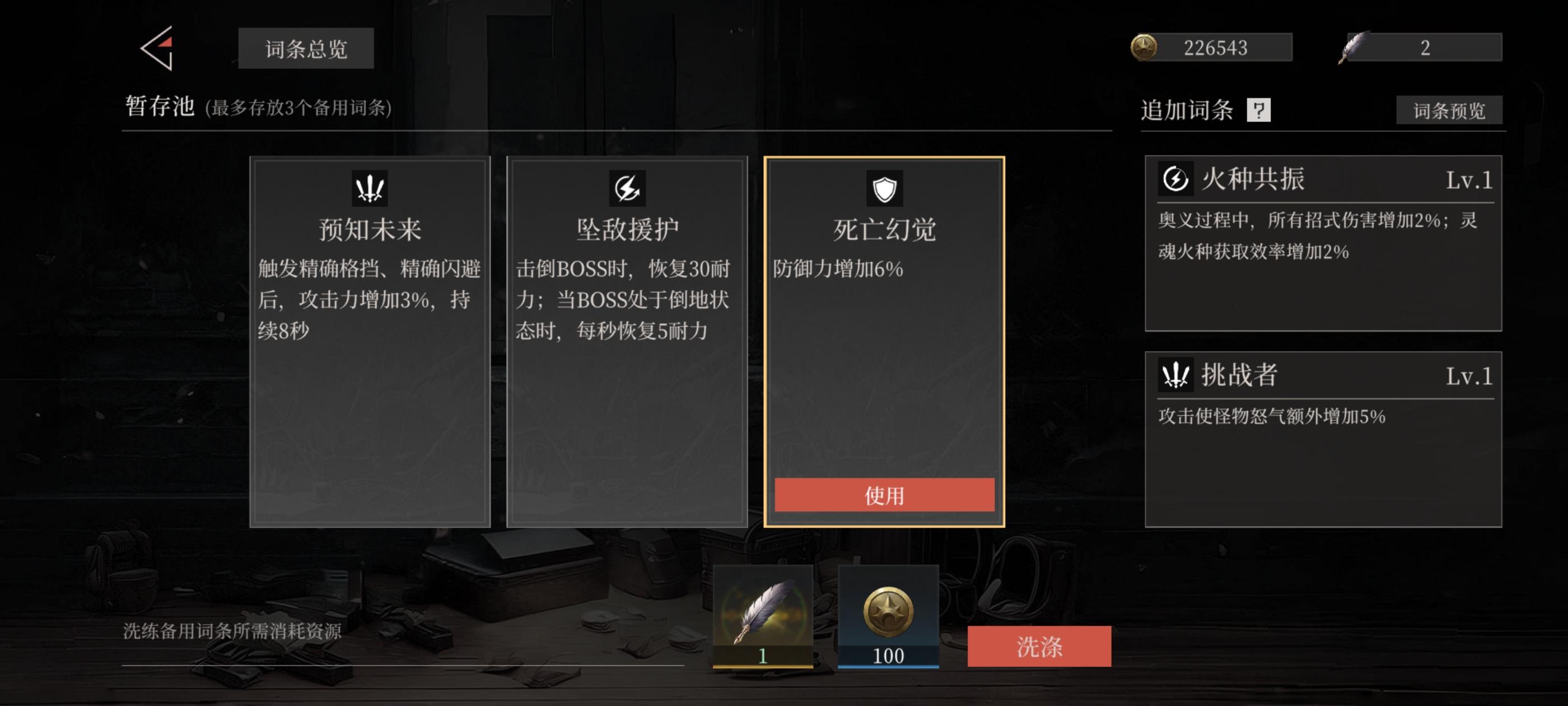The height and width of the screenshot is (706, 1568).
Task: Select the 坠敌援护 entry card
Action: click(x=629, y=341)
